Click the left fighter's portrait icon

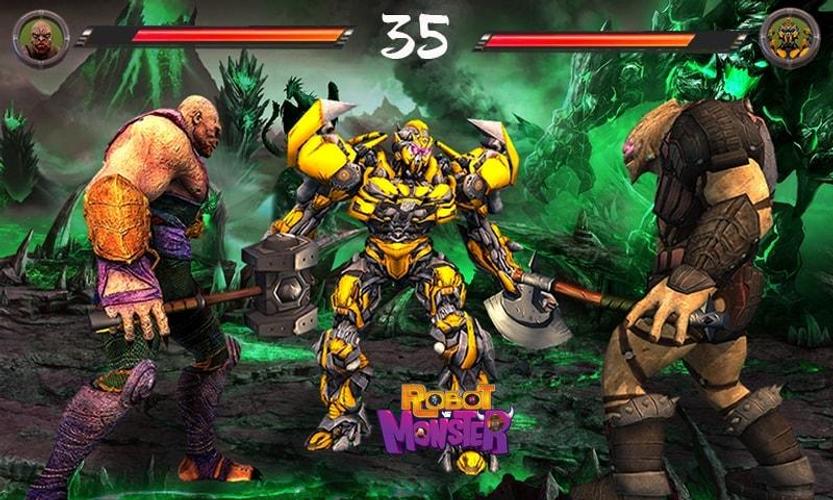[41, 38]
